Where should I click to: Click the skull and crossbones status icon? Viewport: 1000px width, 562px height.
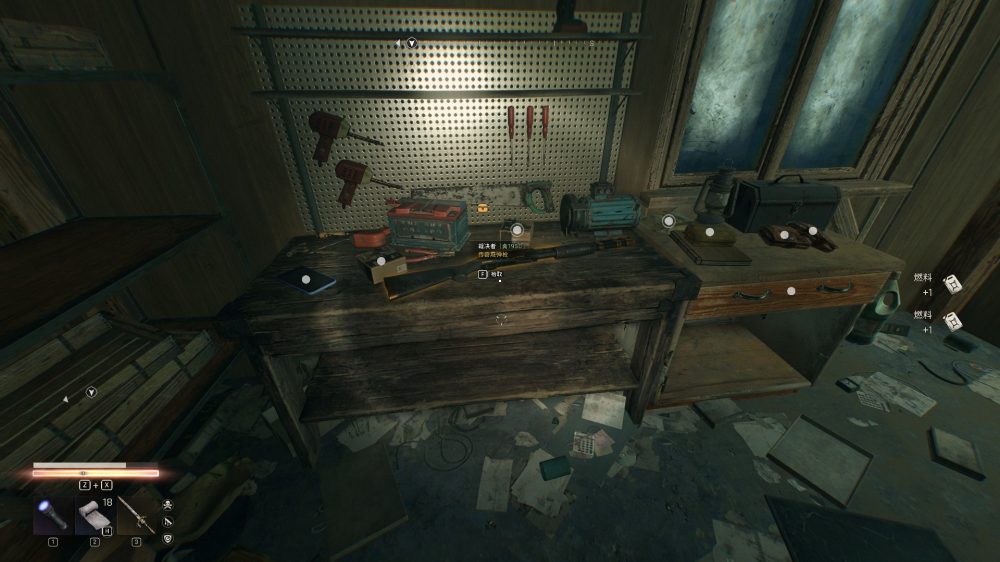click(167, 504)
